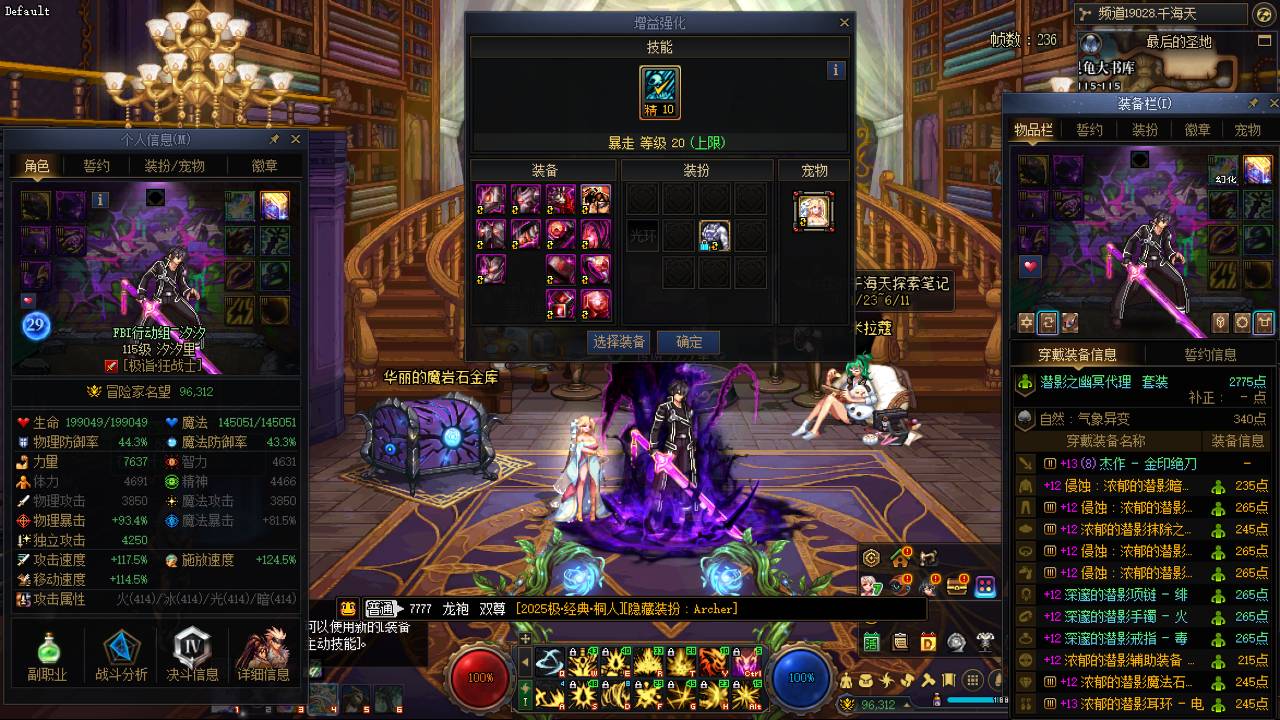Switch to the 装扮/宠物 tab
1280x720 pixels.
(174, 166)
